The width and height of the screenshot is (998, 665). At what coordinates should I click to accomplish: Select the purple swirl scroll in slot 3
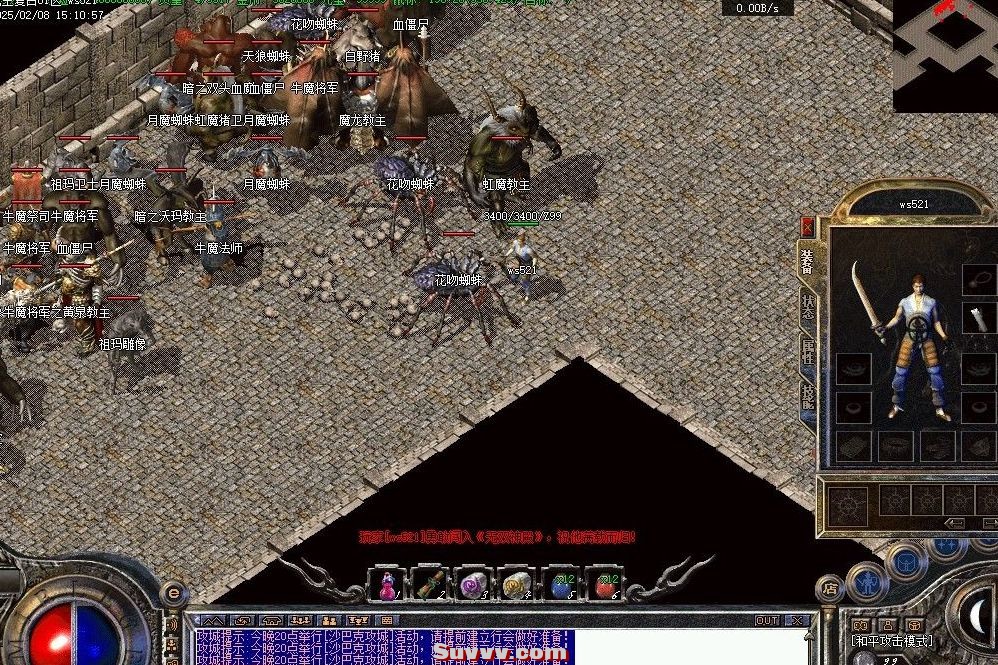[x=471, y=584]
